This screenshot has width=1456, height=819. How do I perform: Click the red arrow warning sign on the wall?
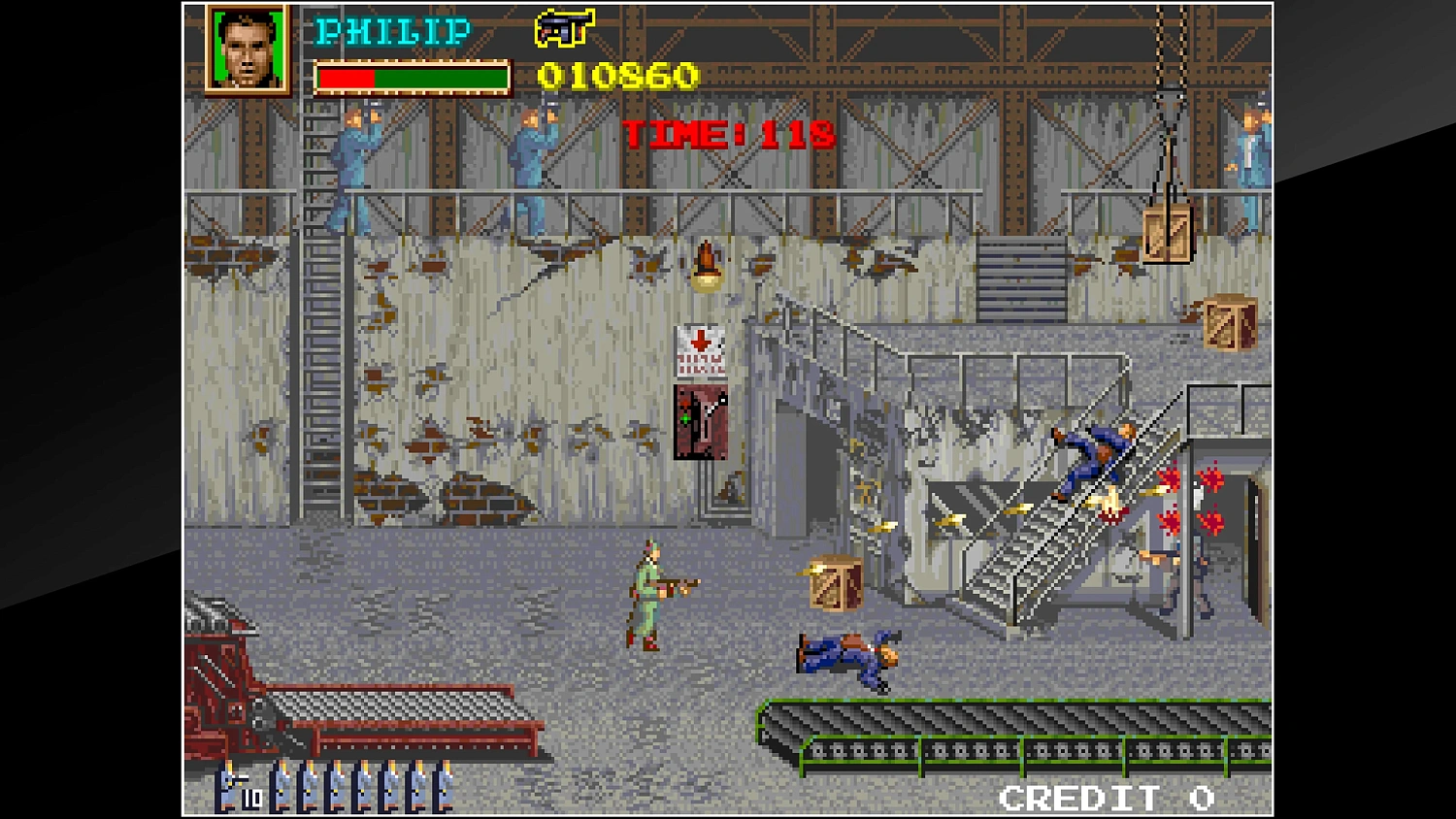(x=701, y=349)
